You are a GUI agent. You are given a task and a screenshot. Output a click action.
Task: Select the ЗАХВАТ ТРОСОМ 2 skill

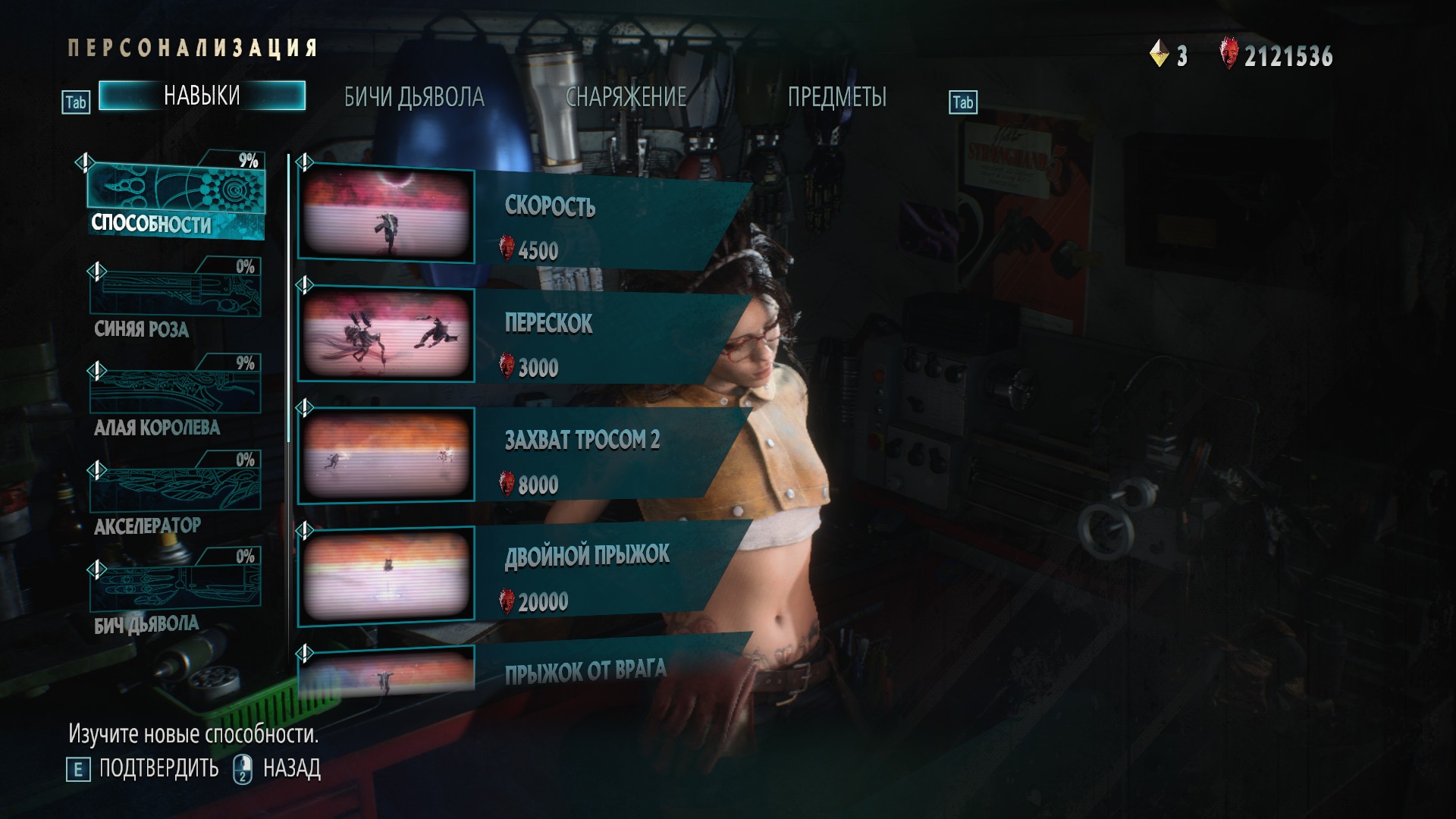(x=523, y=453)
